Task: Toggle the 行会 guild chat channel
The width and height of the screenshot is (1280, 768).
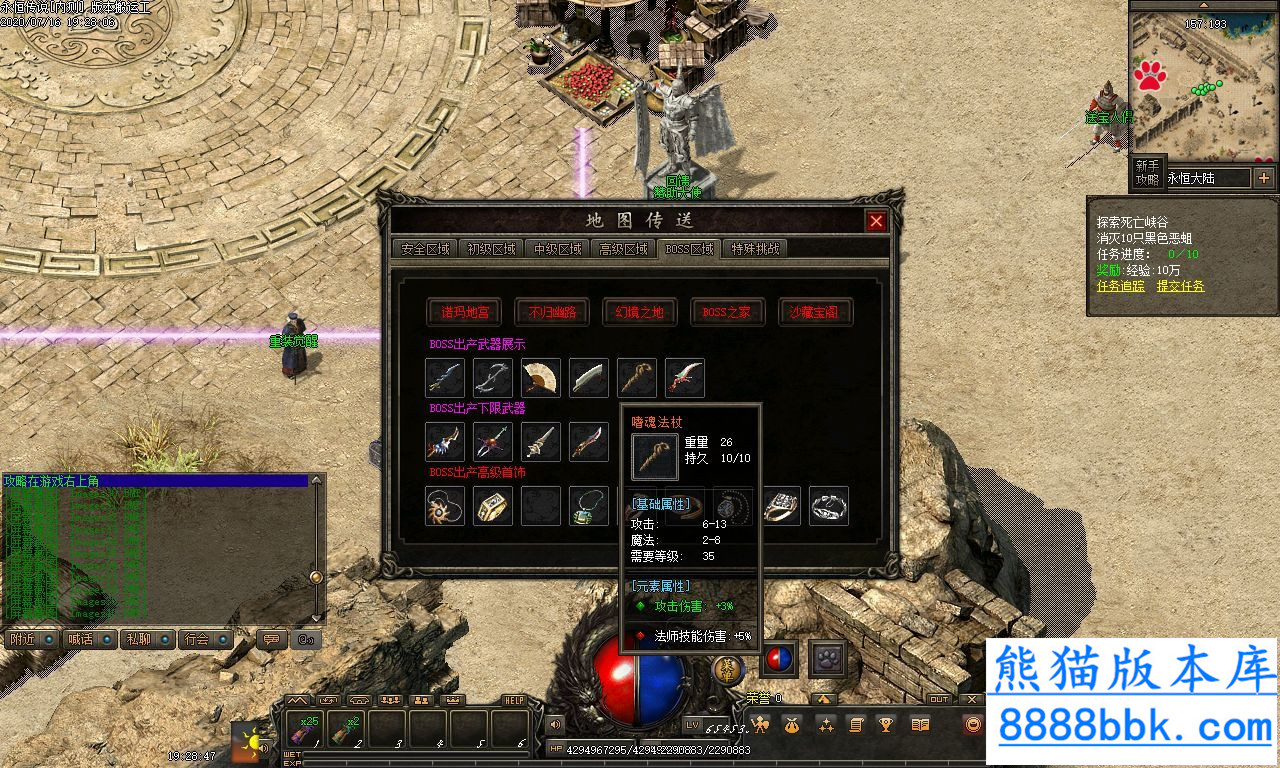Action: tap(205, 639)
